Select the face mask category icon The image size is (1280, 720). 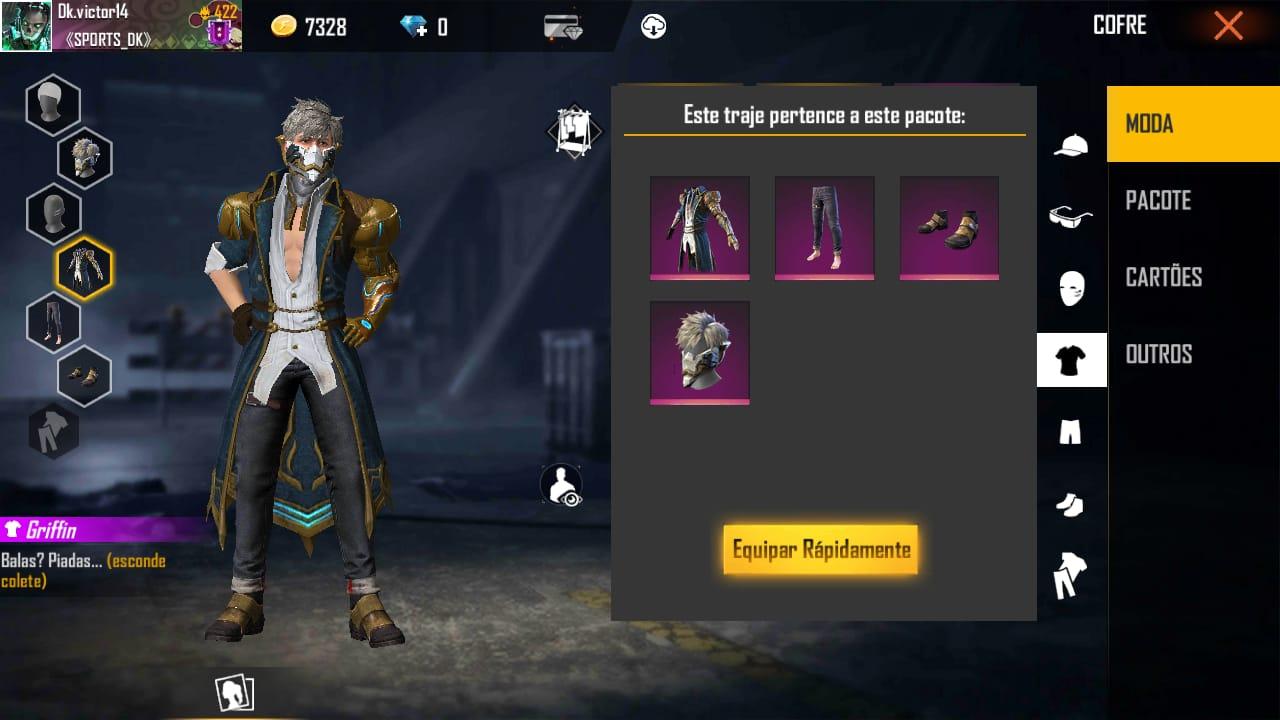click(1071, 288)
